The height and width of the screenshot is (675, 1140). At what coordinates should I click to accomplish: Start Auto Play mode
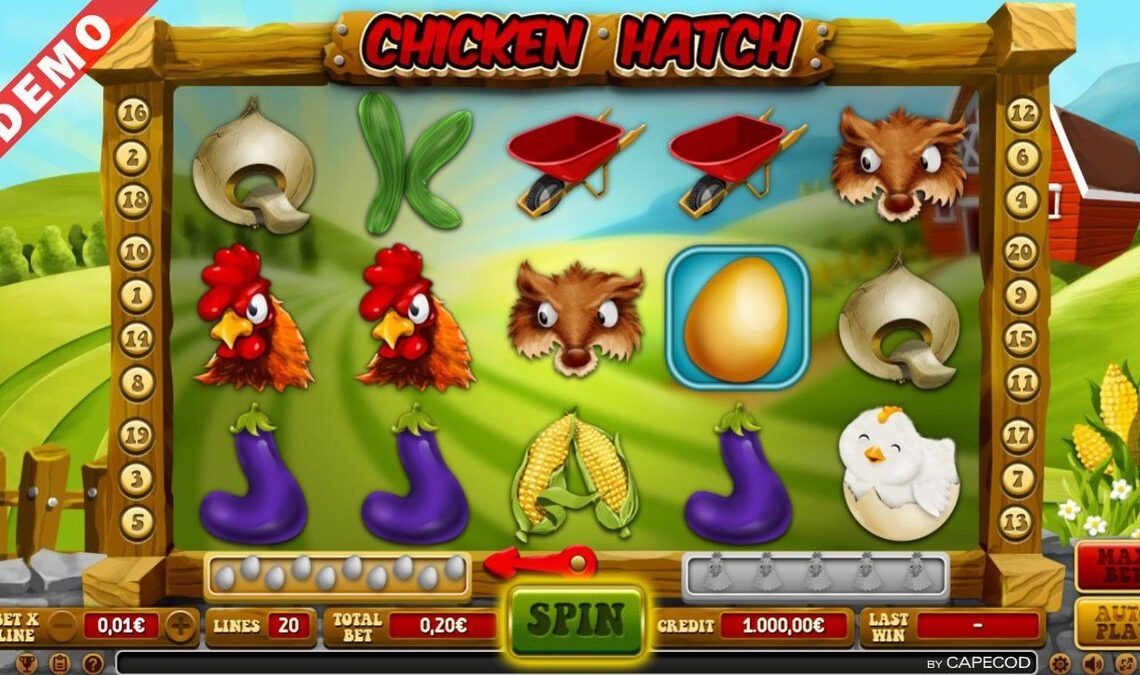[x=1108, y=622]
